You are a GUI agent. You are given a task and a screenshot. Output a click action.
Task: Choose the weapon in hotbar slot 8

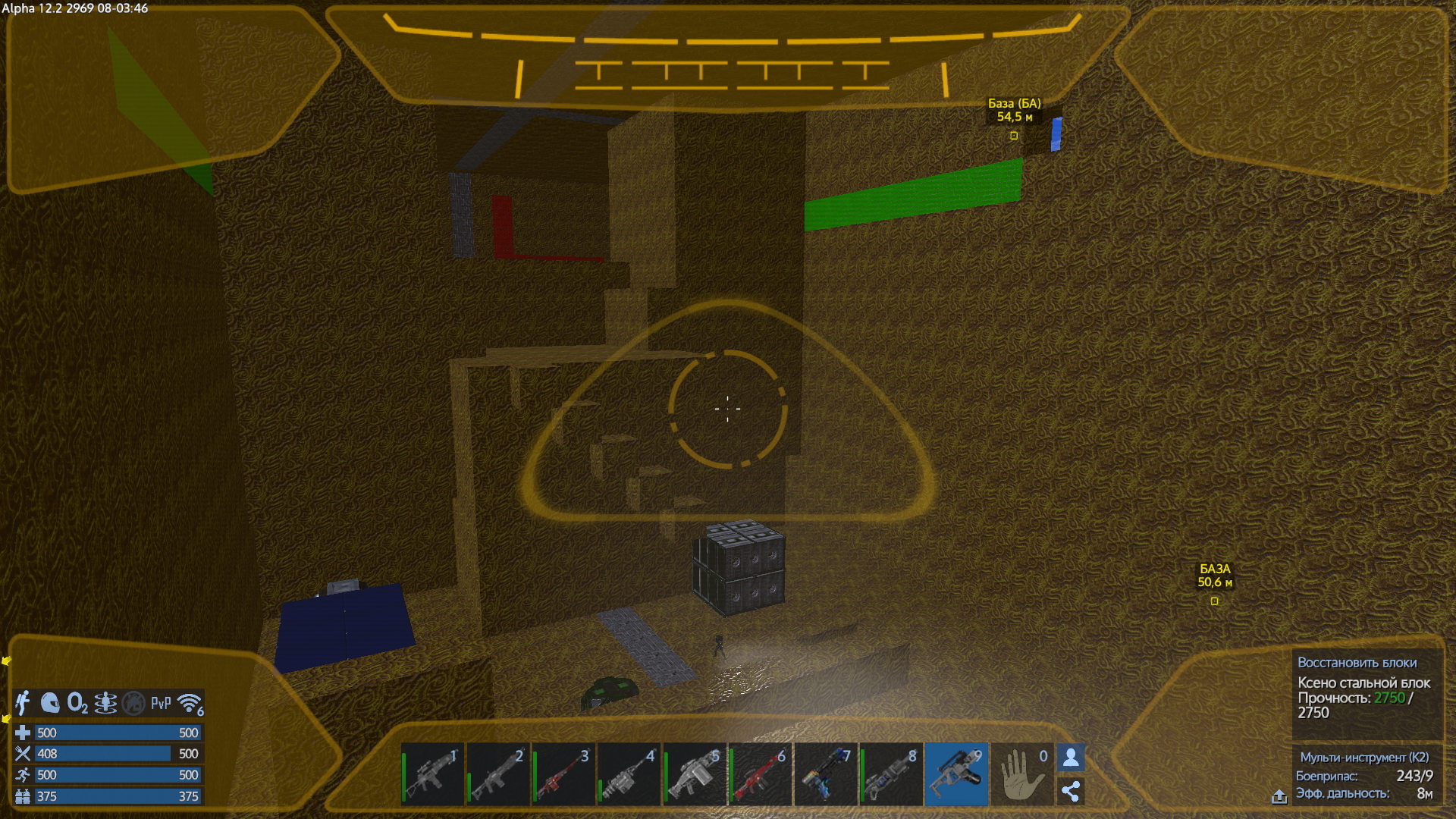[x=891, y=774]
